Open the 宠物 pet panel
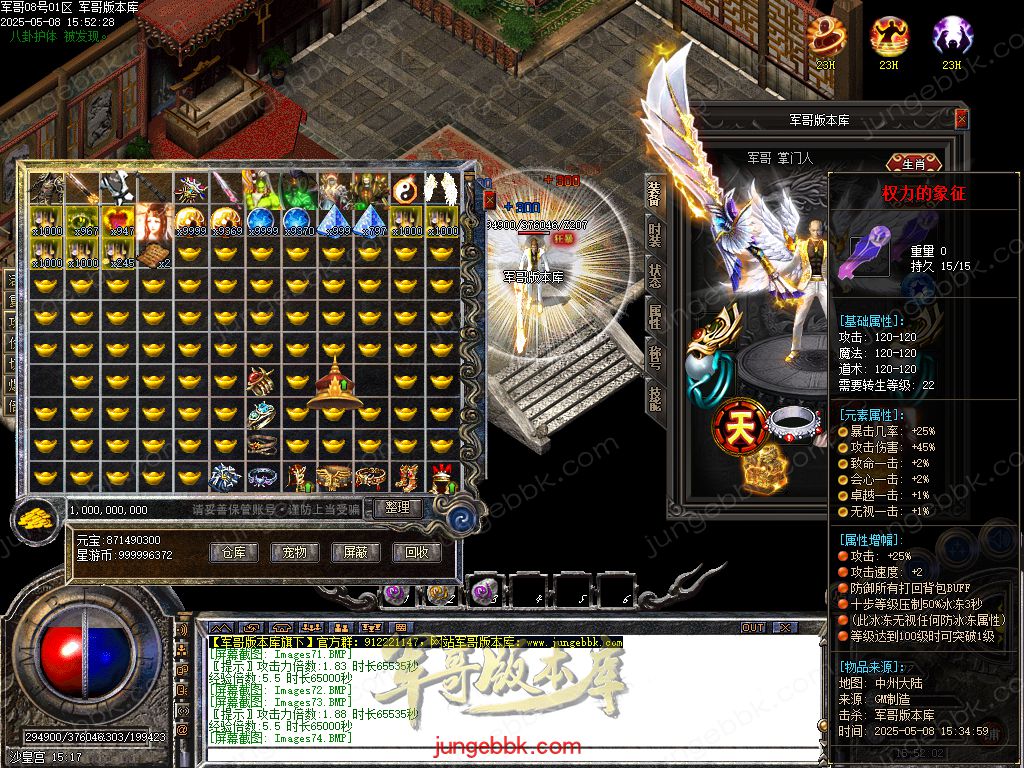The image size is (1024, 768). coord(294,552)
